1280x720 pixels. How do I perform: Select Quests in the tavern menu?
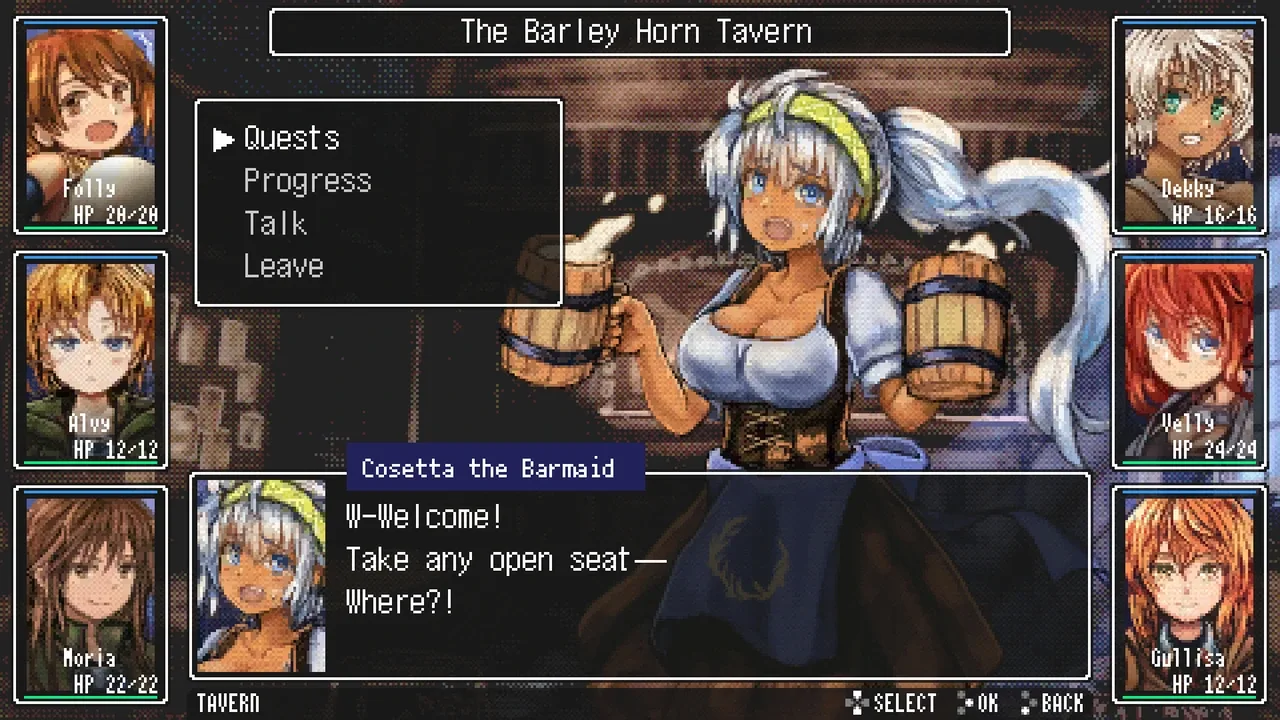291,138
